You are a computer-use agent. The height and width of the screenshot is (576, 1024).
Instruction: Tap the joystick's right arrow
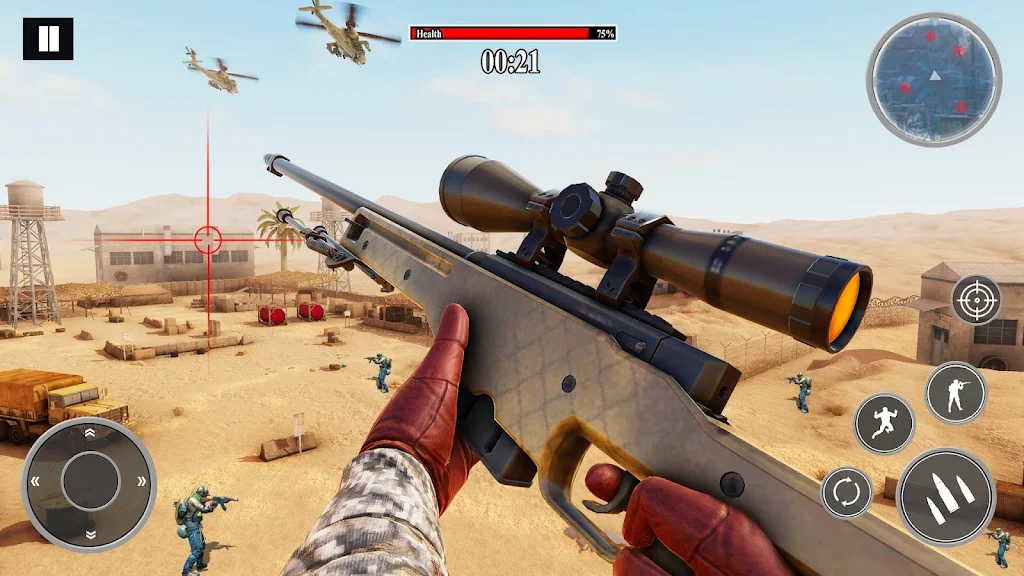click(x=142, y=482)
